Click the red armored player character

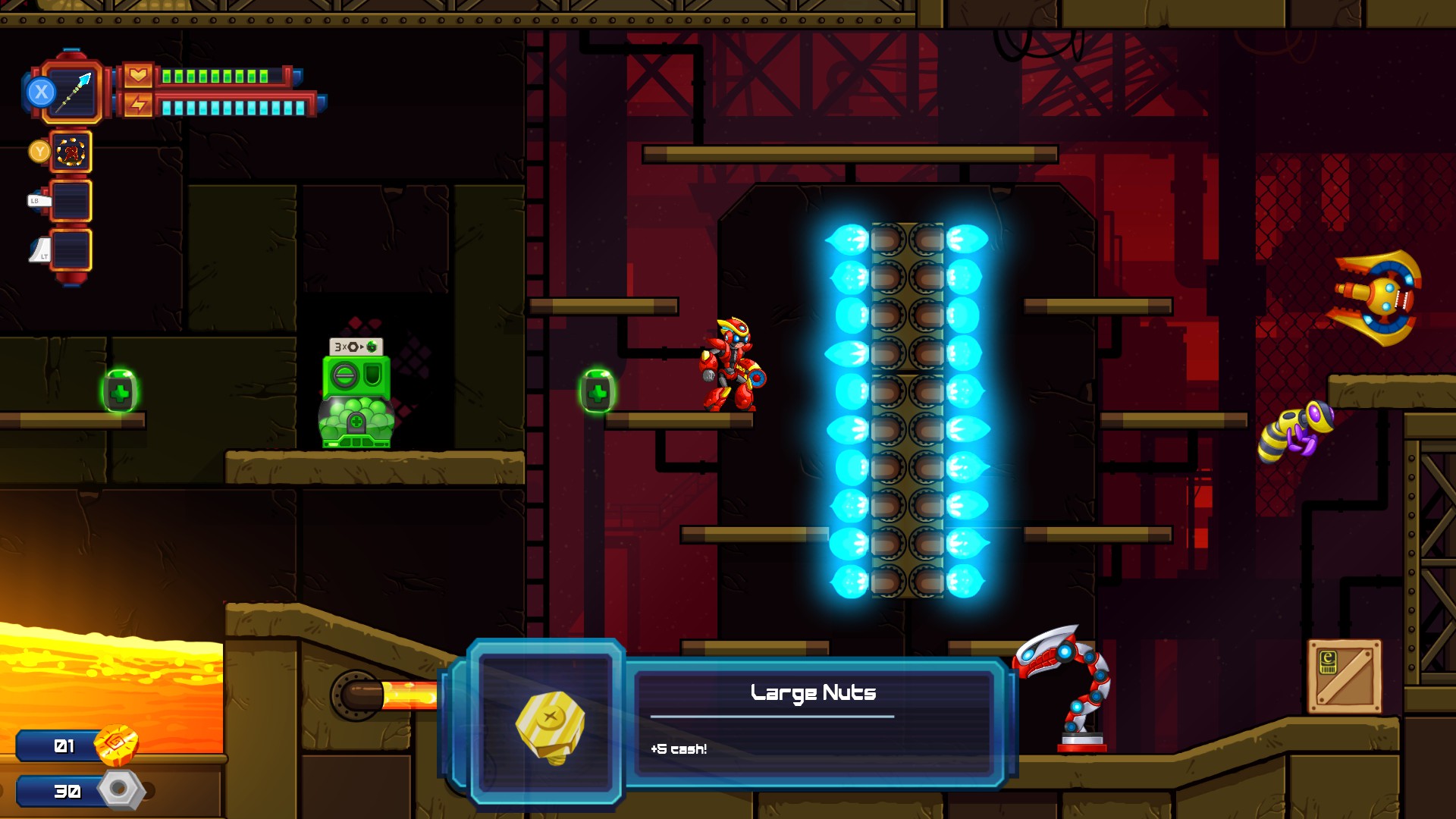730,360
